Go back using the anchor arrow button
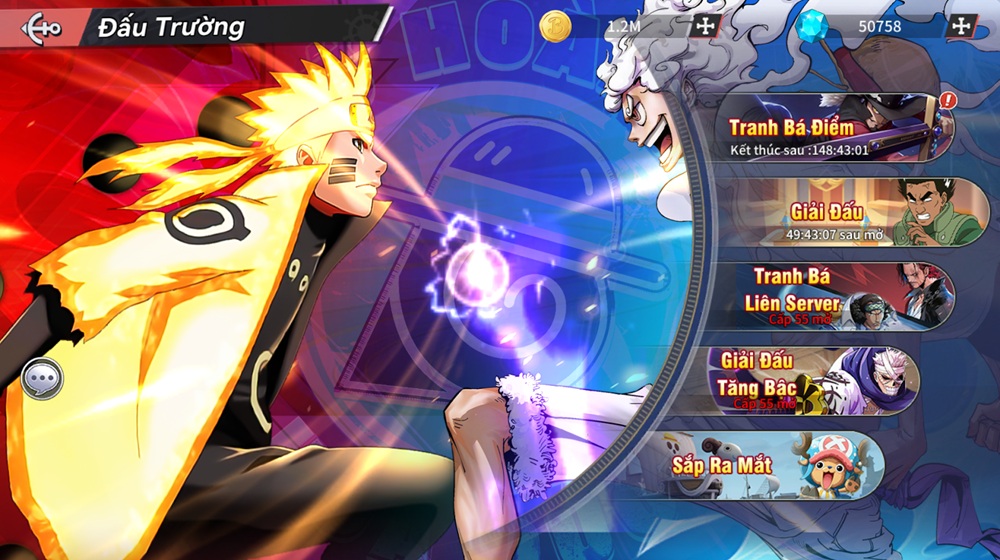Screen dimensions: 1000x560 tap(40, 27)
